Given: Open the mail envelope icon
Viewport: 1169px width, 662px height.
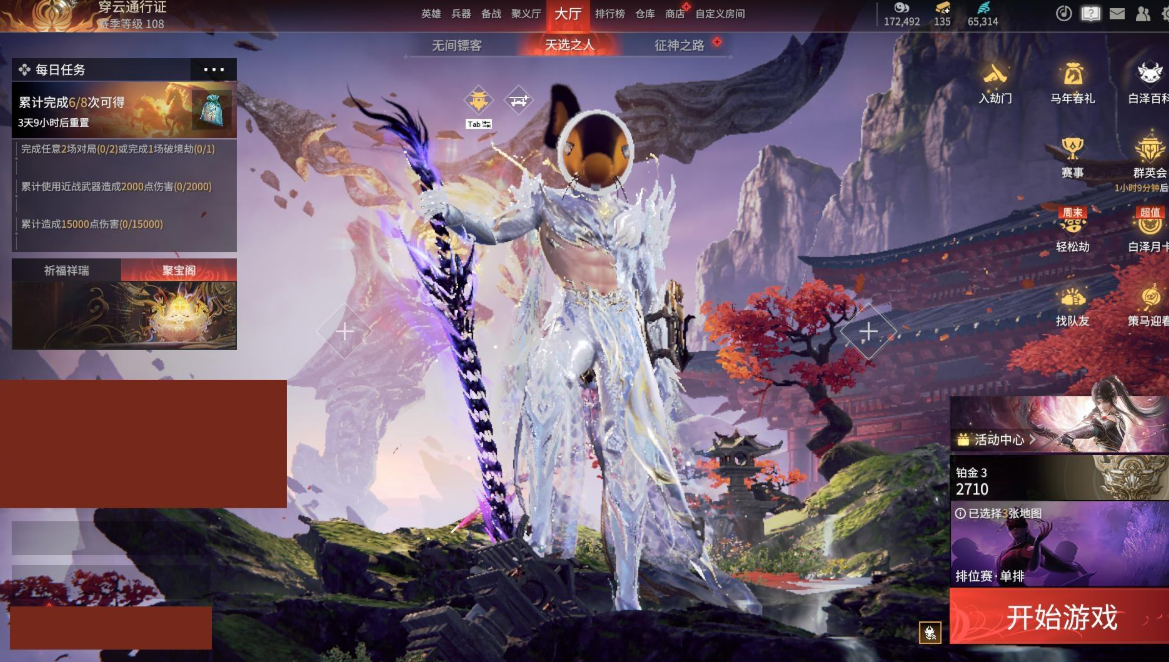Looking at the screenshot, I should 1117,14.
